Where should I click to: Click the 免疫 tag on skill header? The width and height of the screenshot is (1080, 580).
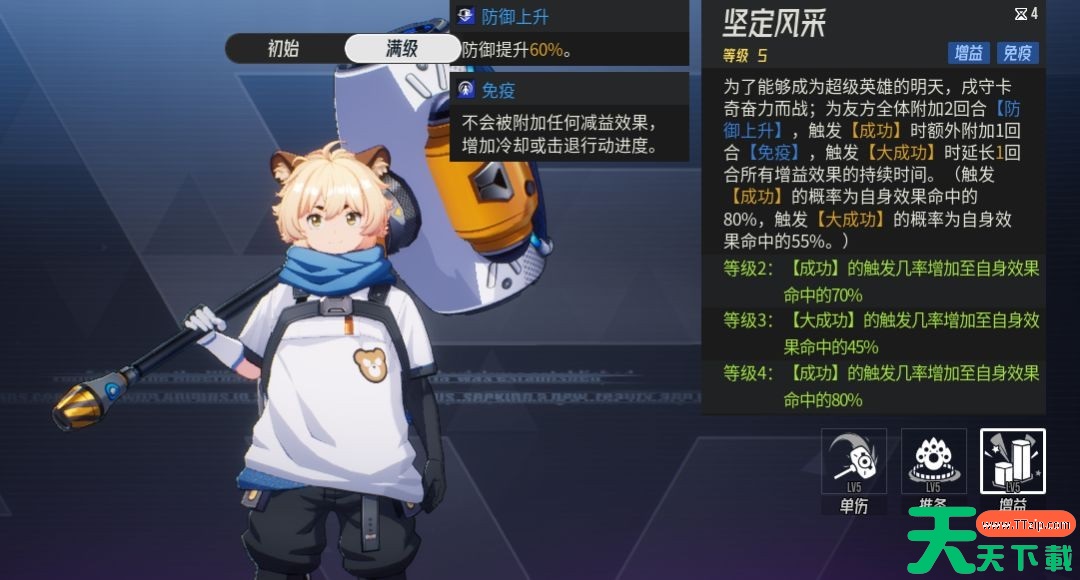1018,54
